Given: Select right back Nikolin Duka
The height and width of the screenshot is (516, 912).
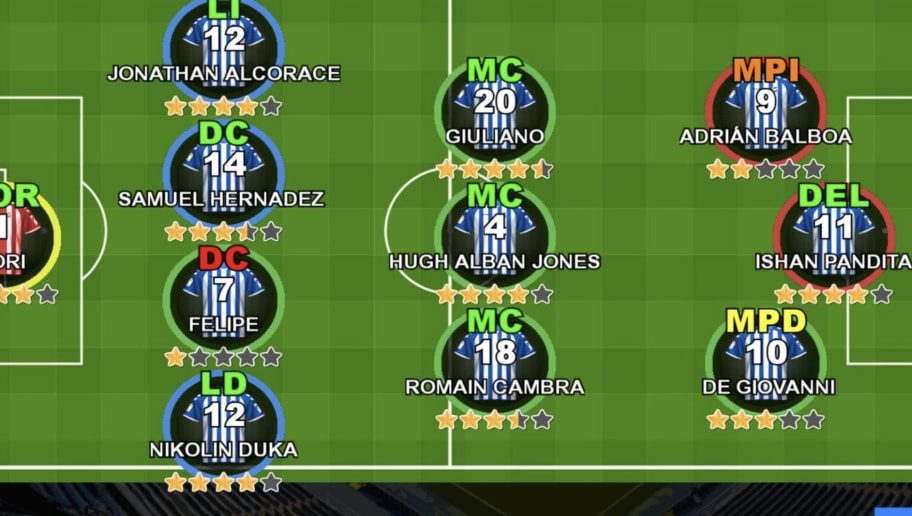Looking at the screenshot, I should coord(224,418).
